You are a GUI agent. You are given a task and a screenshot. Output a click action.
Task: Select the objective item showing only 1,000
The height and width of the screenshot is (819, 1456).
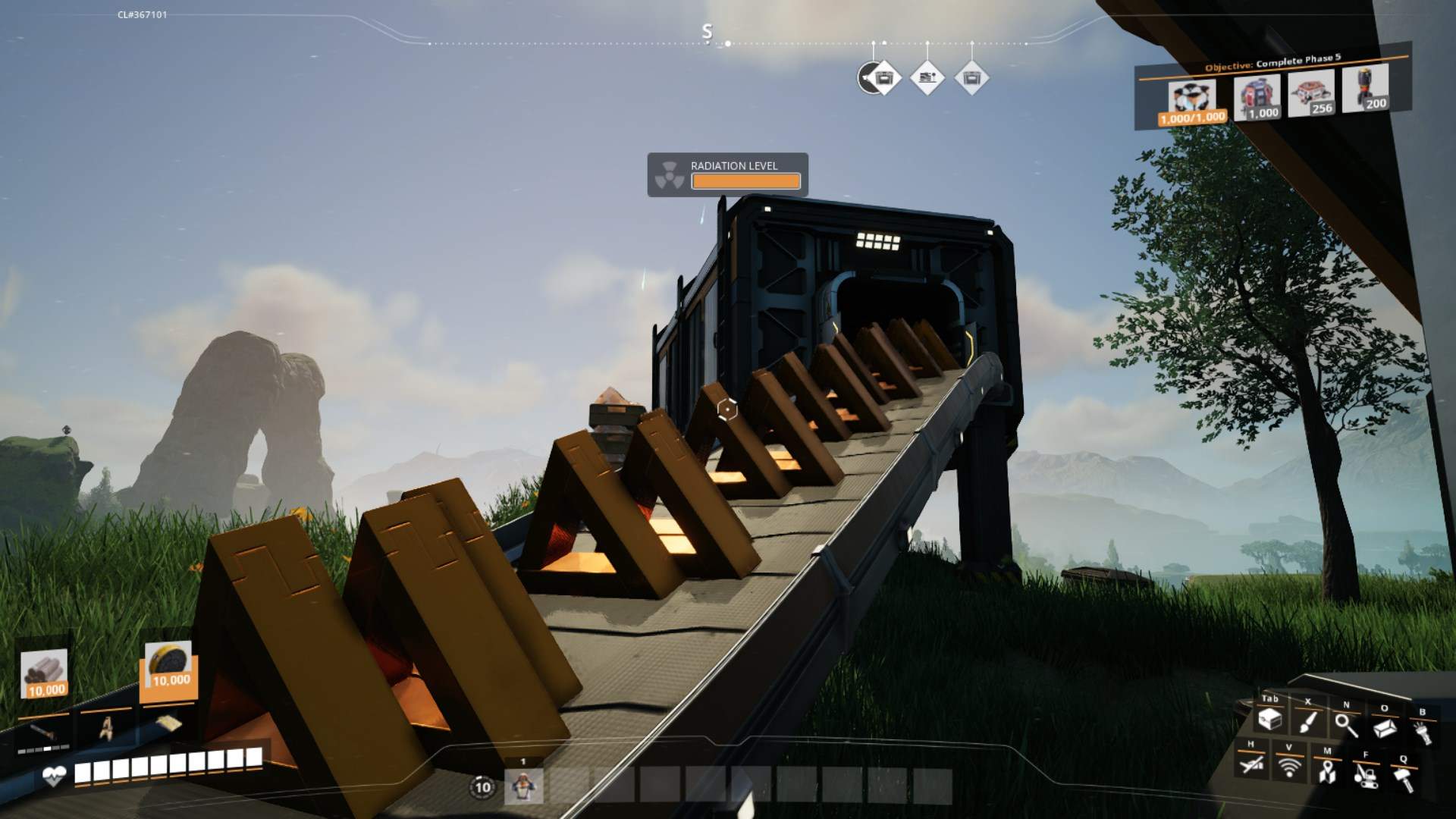point(1257,99)
